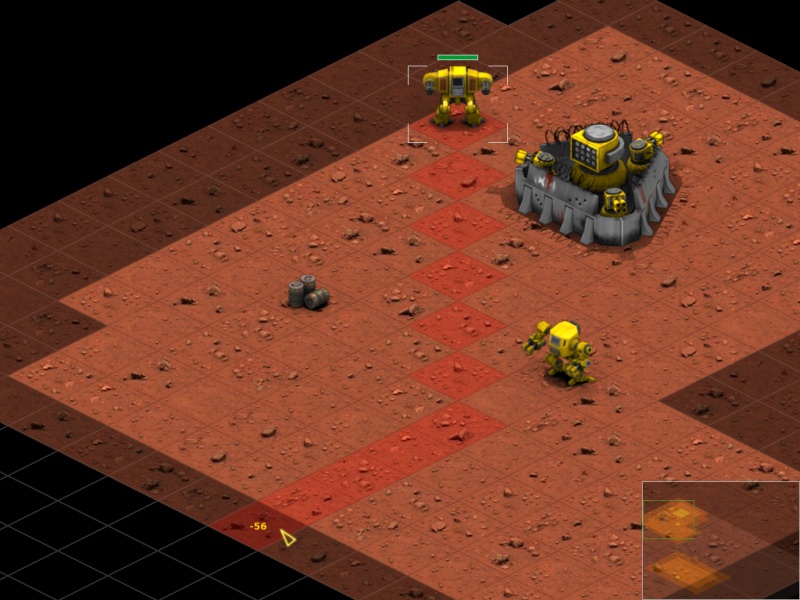Select the yellow mech with selection brackets
The height and width of the screenshot is (600, 800).
point(458,95)
